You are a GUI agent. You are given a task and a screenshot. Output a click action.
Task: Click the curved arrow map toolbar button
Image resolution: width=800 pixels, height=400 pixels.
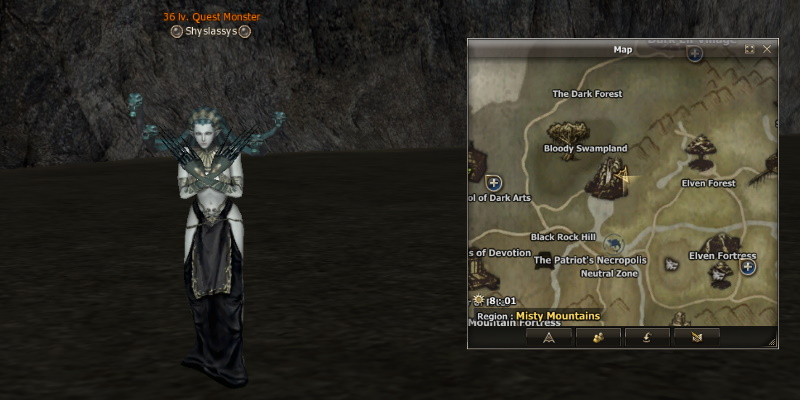pyautogui.click(x=647, y=337)
